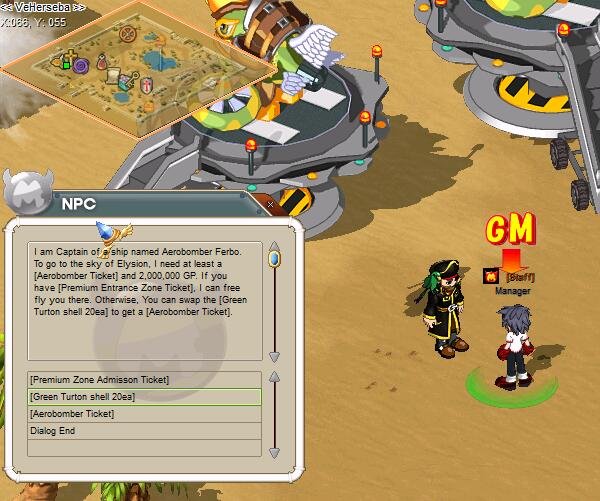Close the NPC dialog window
Image resolution: width=600 pixels, height=501 pixels.
click(270, 204)
